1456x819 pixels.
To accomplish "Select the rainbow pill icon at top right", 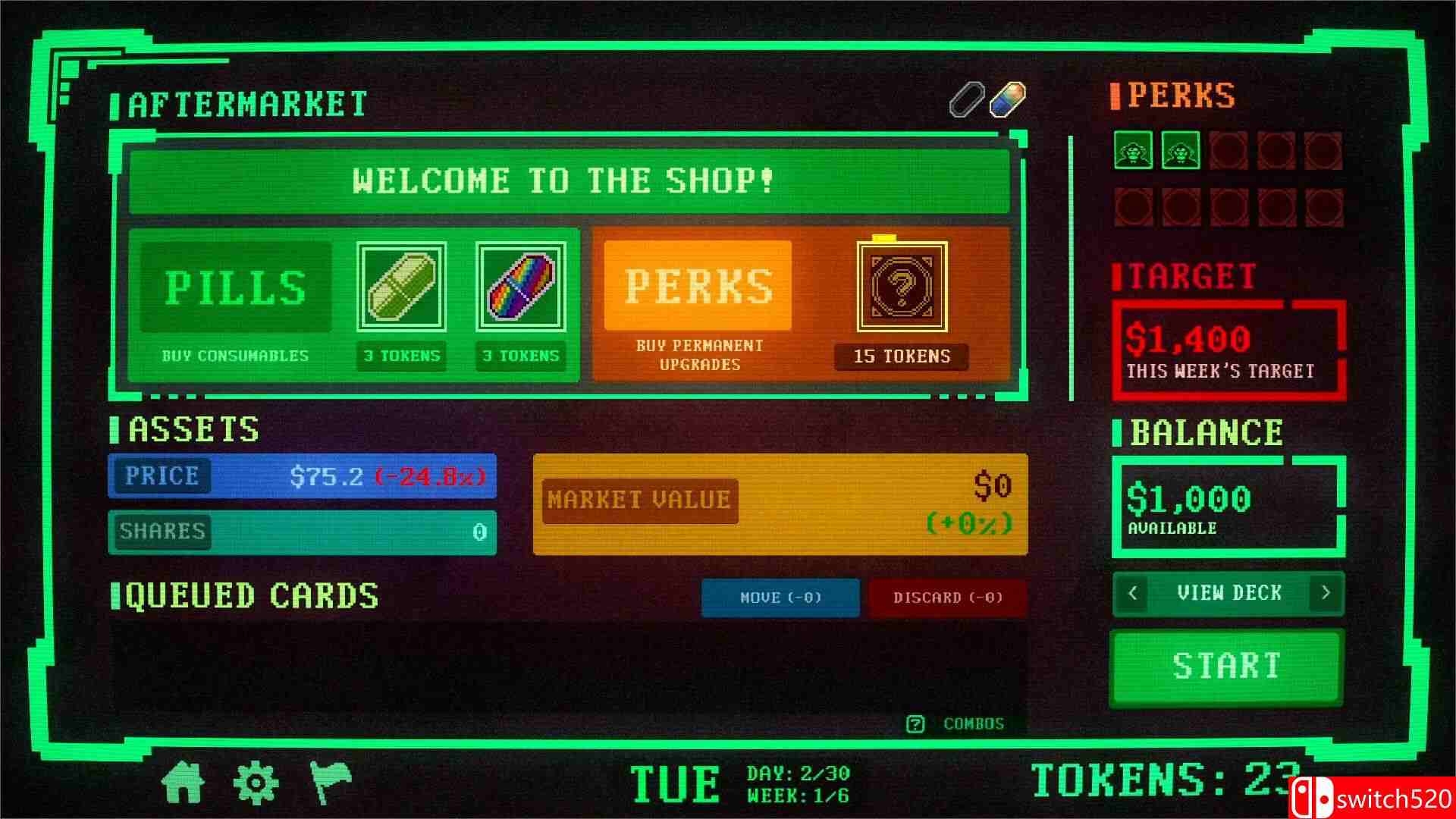I will point(1006,99).
